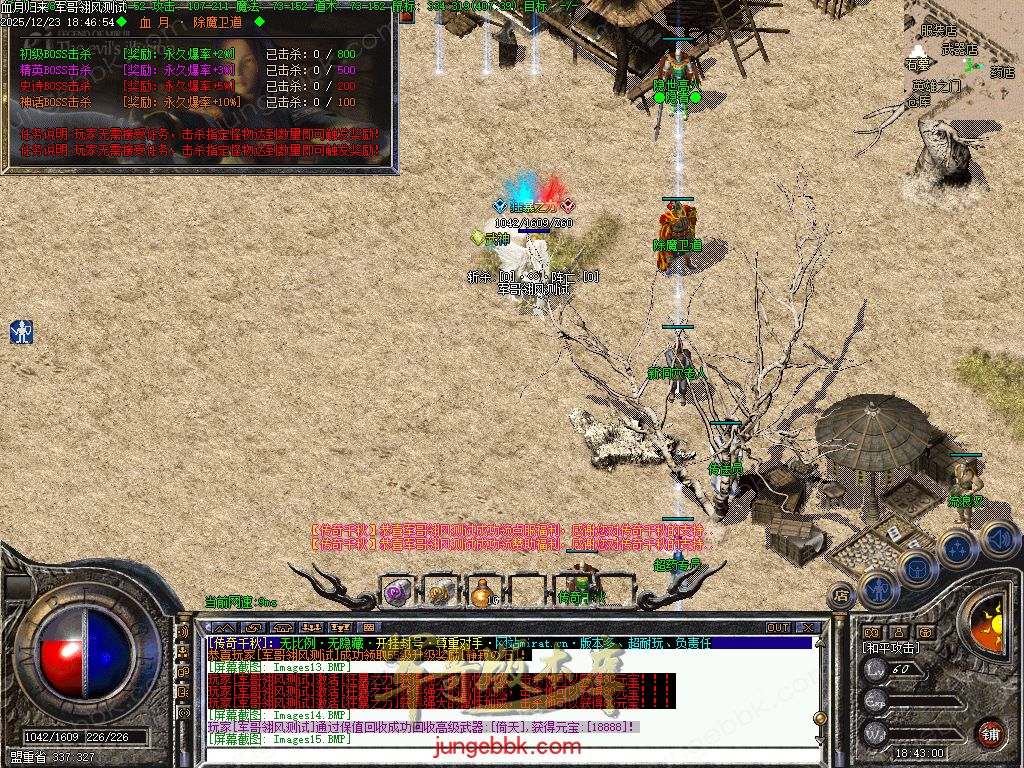The width and height of the screenshot is (1024, 768).
Task: Select the hotbar slot holding the character portrait
Action: click(x=577, y=588)
